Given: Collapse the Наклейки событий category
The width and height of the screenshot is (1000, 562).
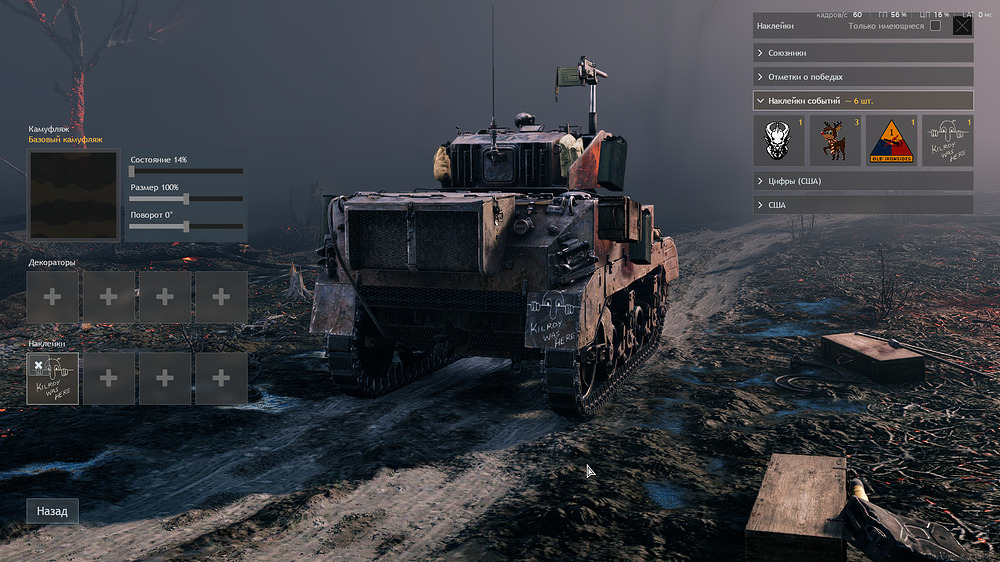Looking at the screenshot, I should (x=862, y=100).
